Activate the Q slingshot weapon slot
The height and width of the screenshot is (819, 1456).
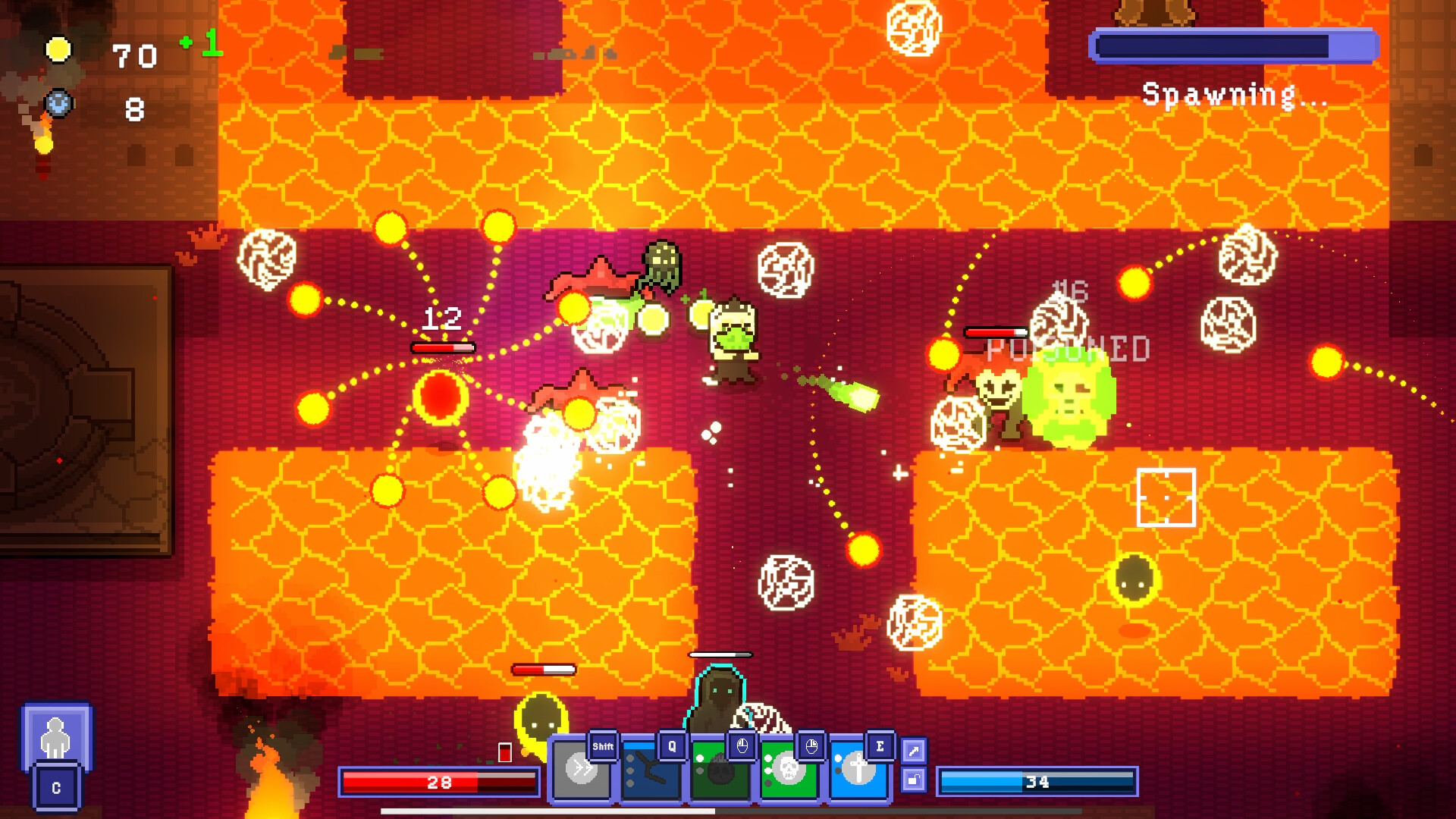point(648,771)
